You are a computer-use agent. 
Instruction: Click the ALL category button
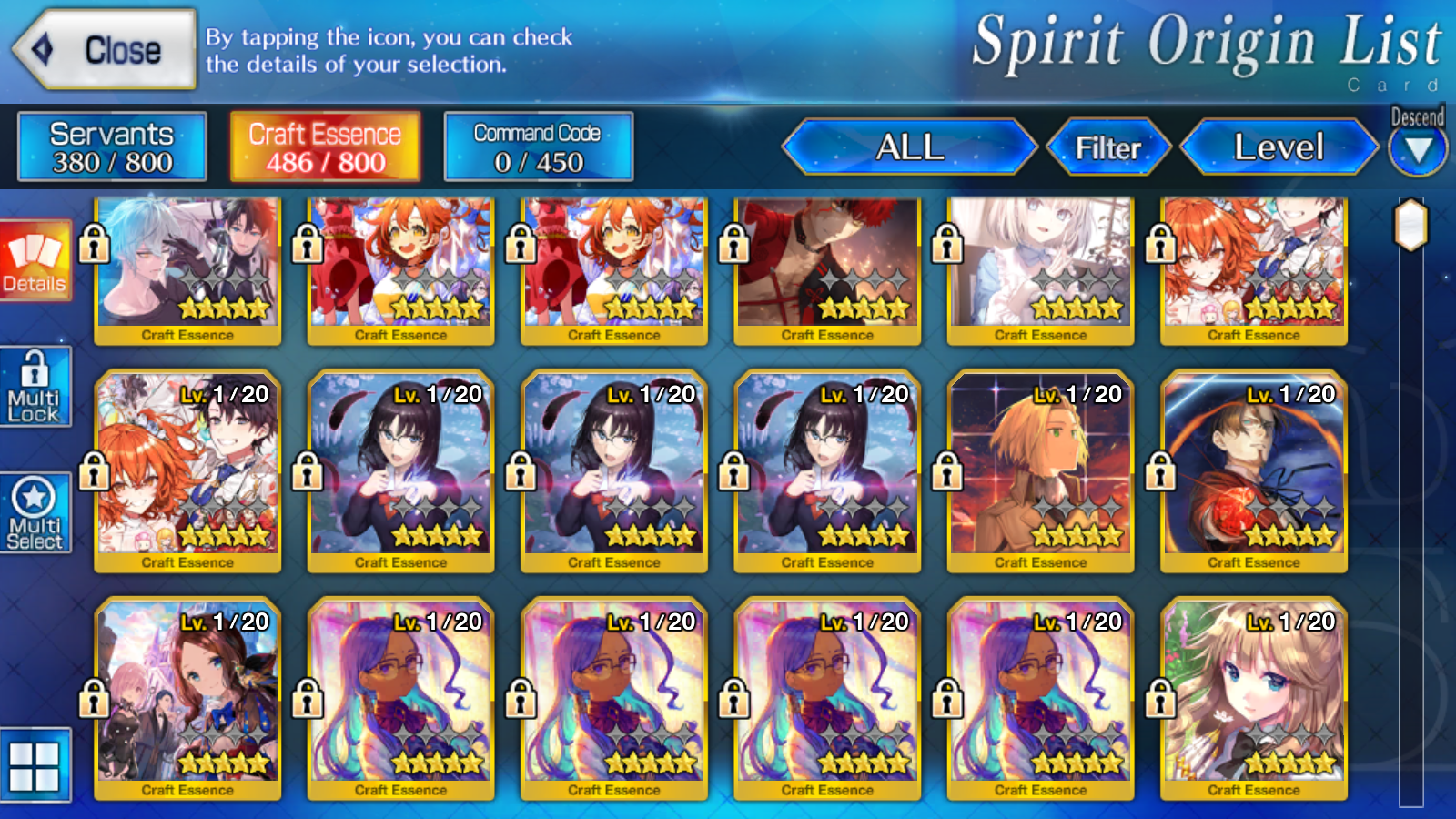coord(909,147)
